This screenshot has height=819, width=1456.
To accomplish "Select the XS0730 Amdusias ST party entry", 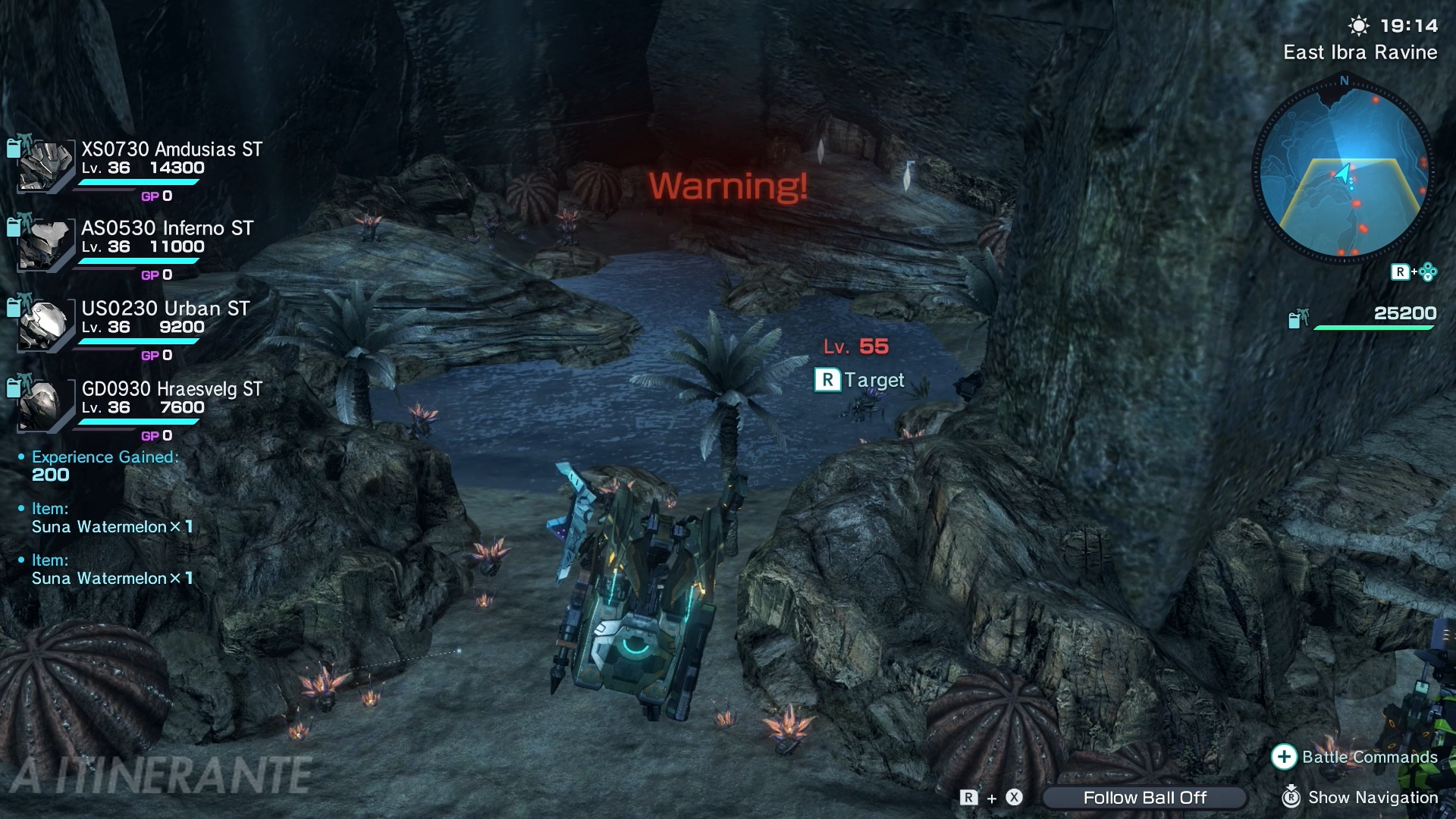I will click(x=171, y=149).
